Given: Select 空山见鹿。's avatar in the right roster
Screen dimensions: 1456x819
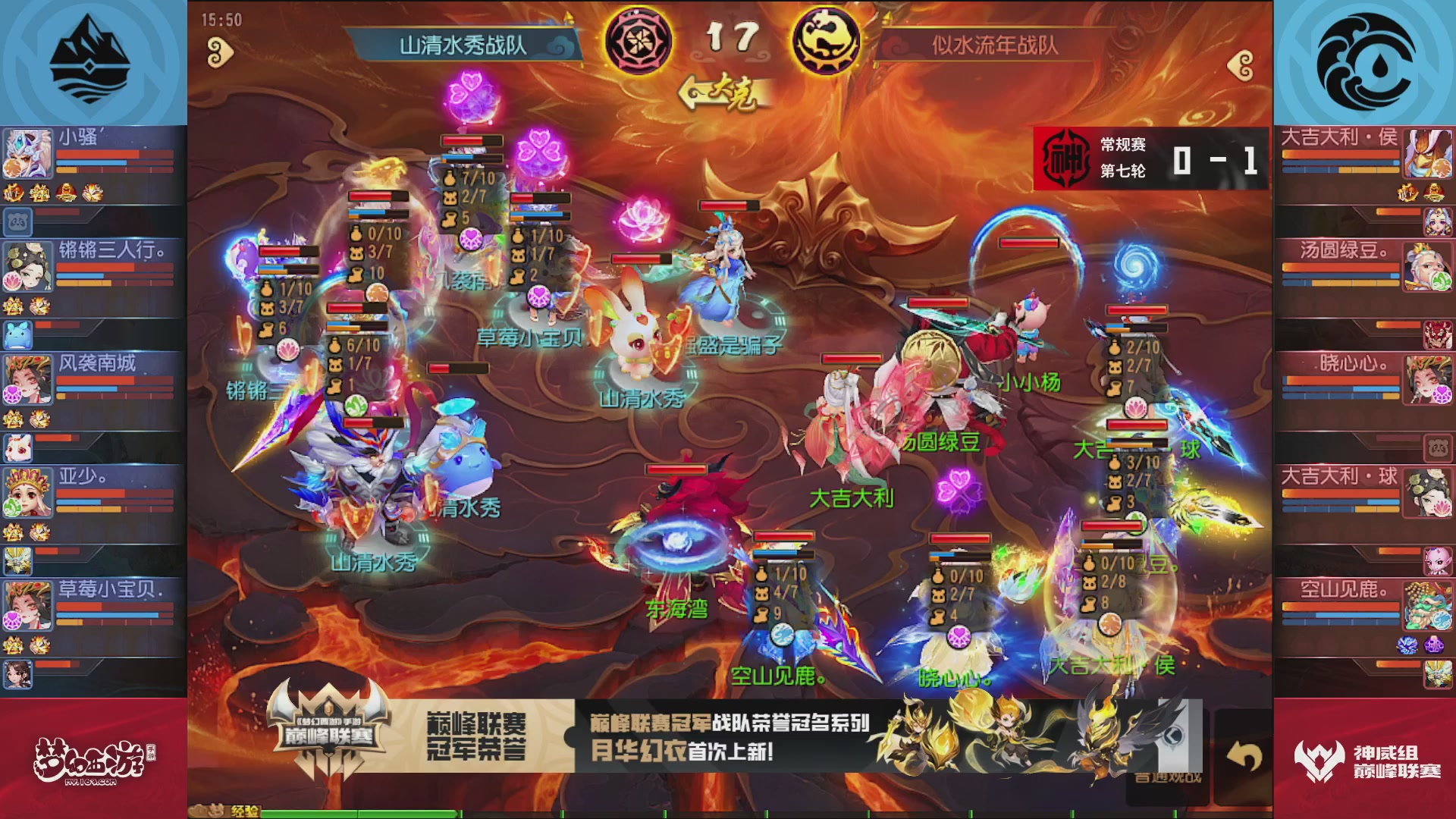Looking at the screenshot, I should 1429,604.
